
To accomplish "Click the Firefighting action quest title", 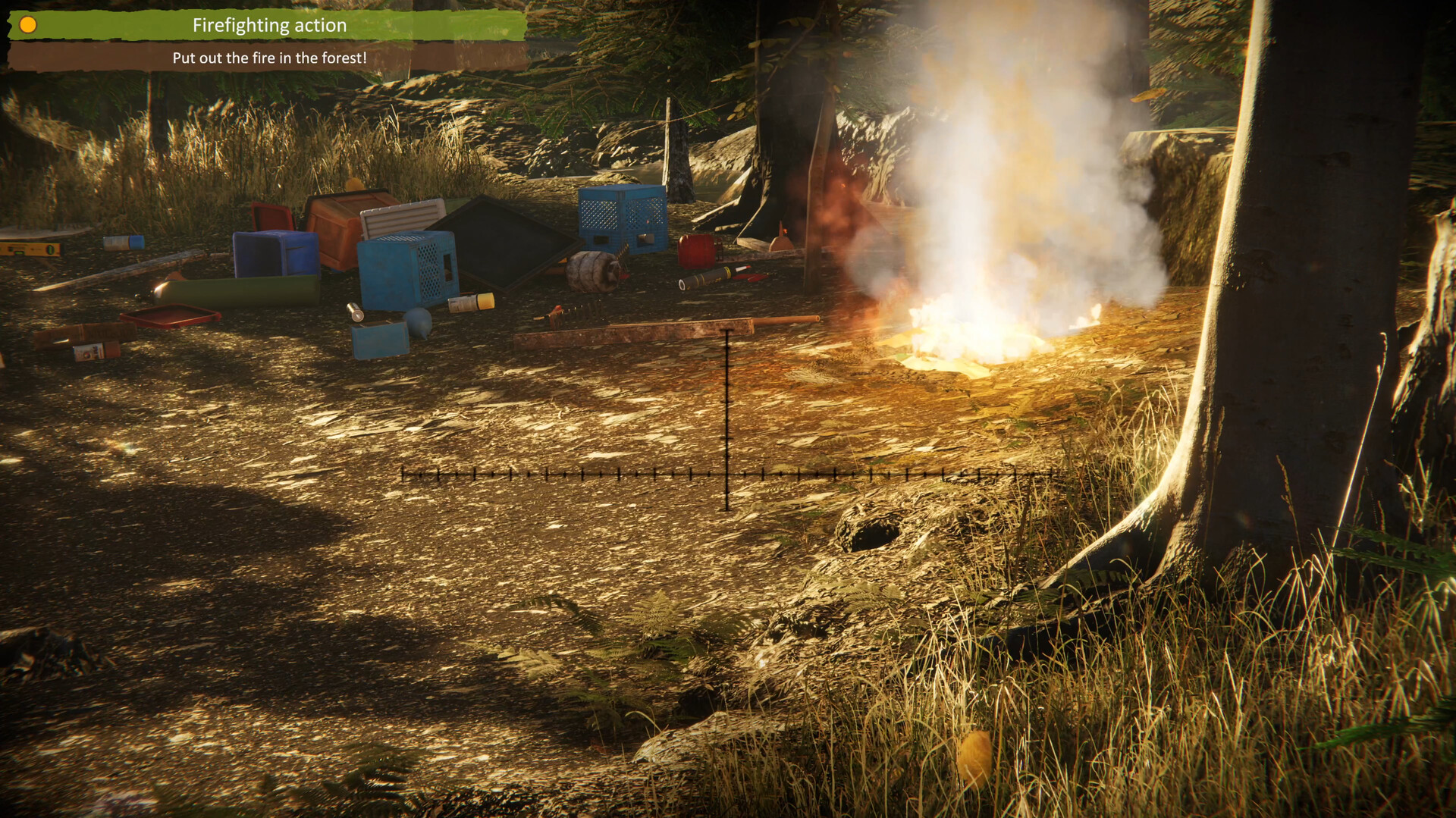I will click(x=269, y=25).
